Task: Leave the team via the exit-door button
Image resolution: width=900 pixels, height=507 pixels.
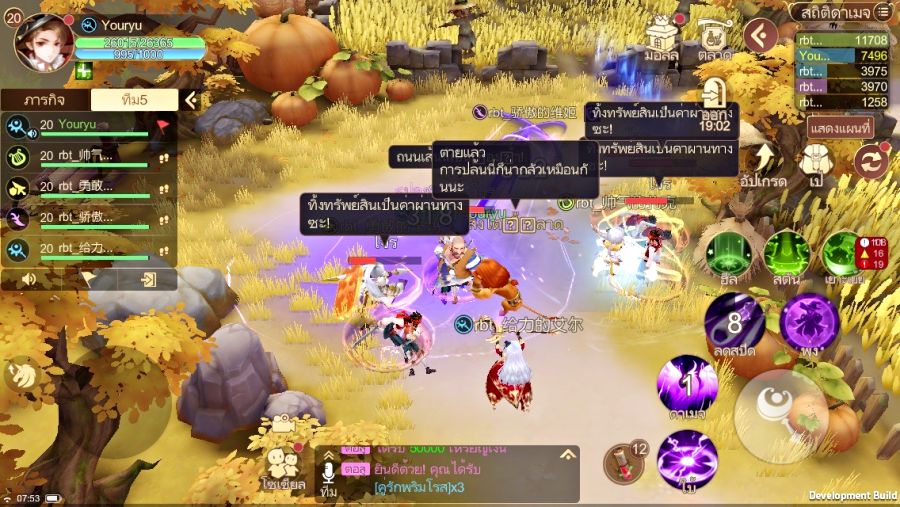Action: click(148, 279)
